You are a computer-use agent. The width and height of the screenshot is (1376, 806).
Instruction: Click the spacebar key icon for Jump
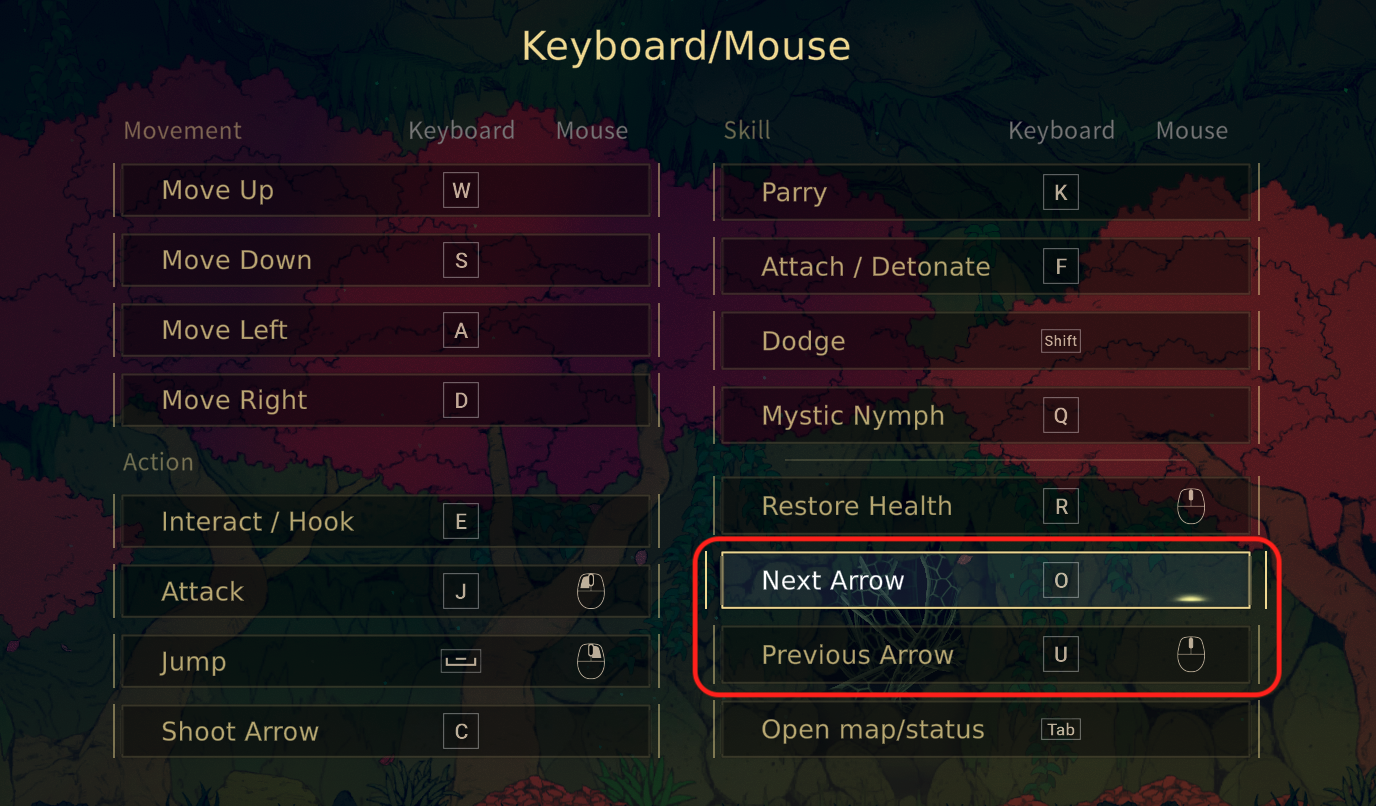(460, 660)
